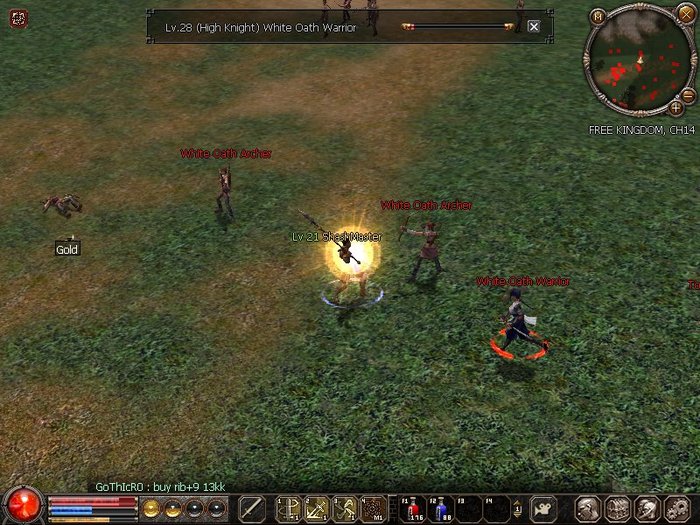Screen dimensions: 700x525
Task: Zoom in the minimap with plus button
Action: coord(676,106)
